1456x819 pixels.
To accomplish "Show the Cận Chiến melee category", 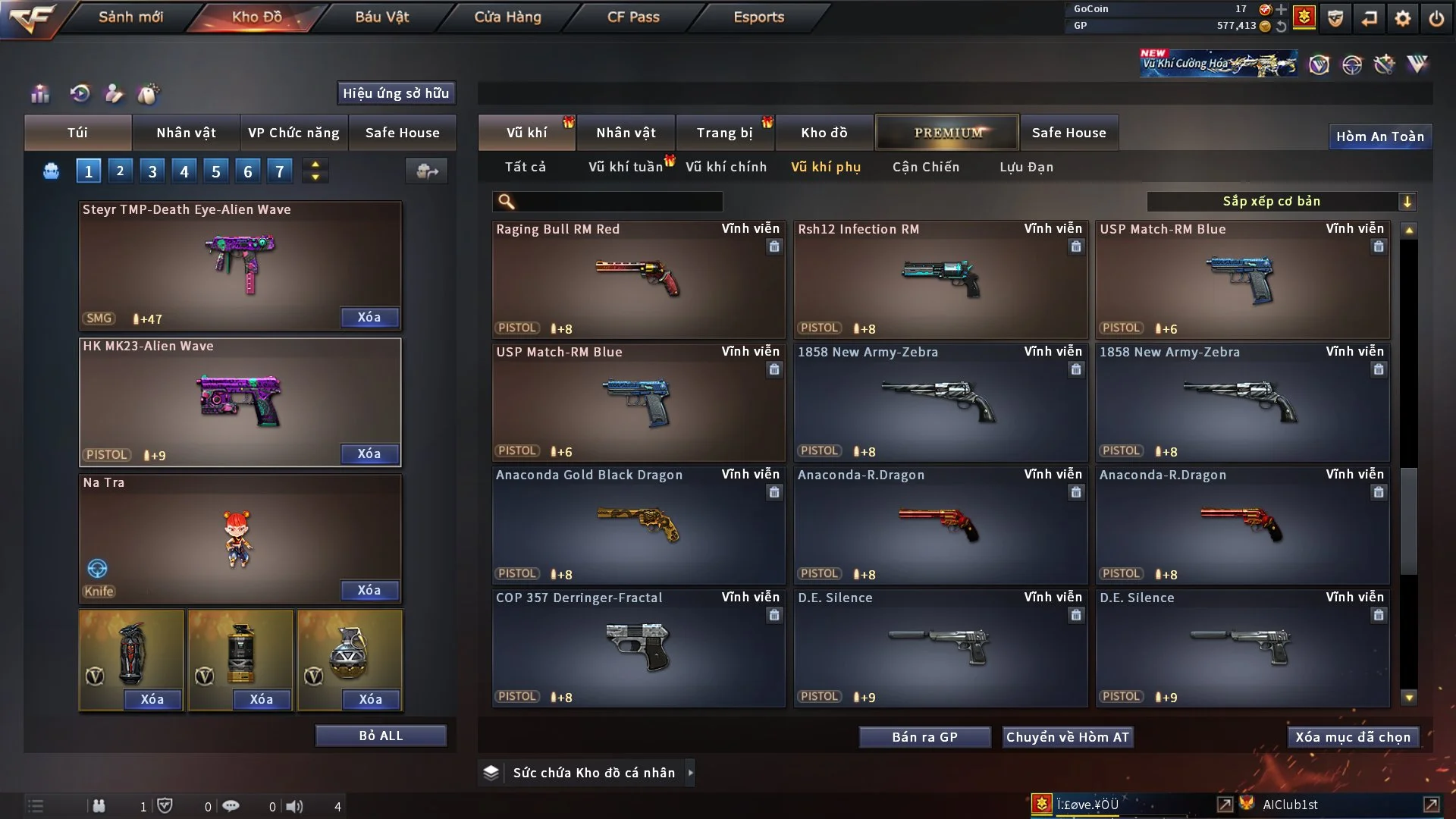I will coord(925,167).
